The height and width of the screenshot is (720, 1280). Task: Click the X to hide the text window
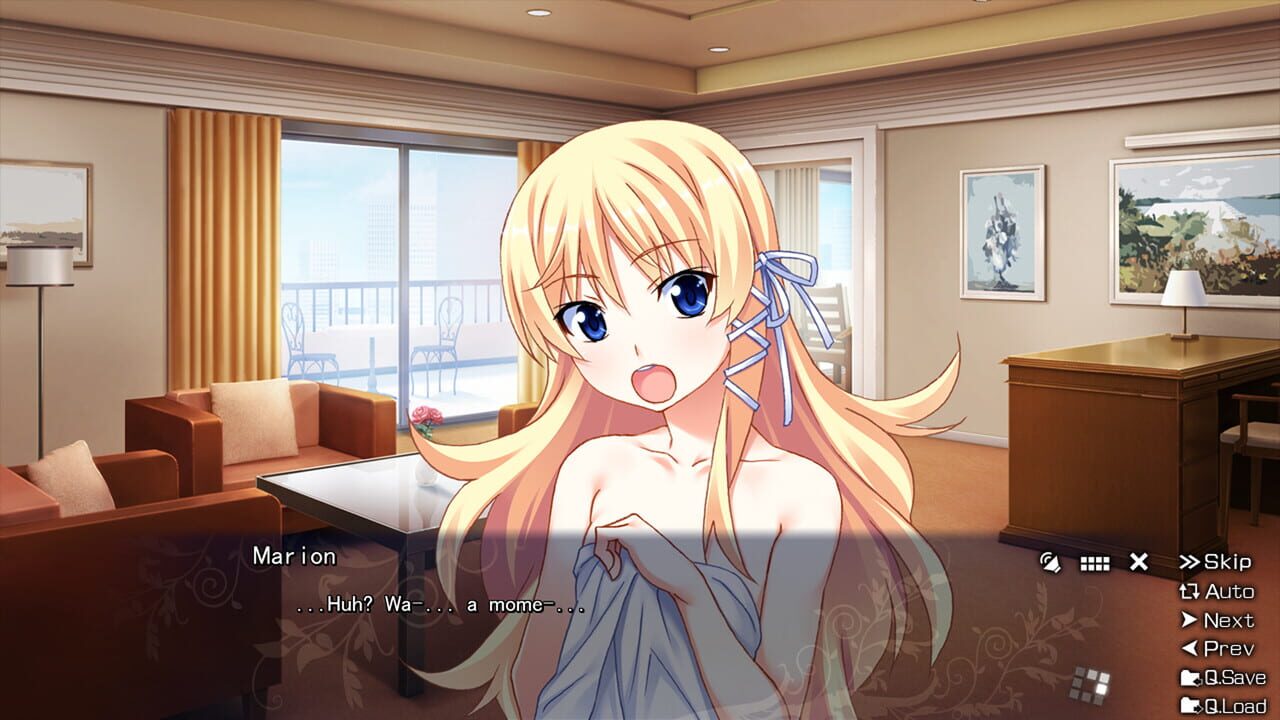1139,562
